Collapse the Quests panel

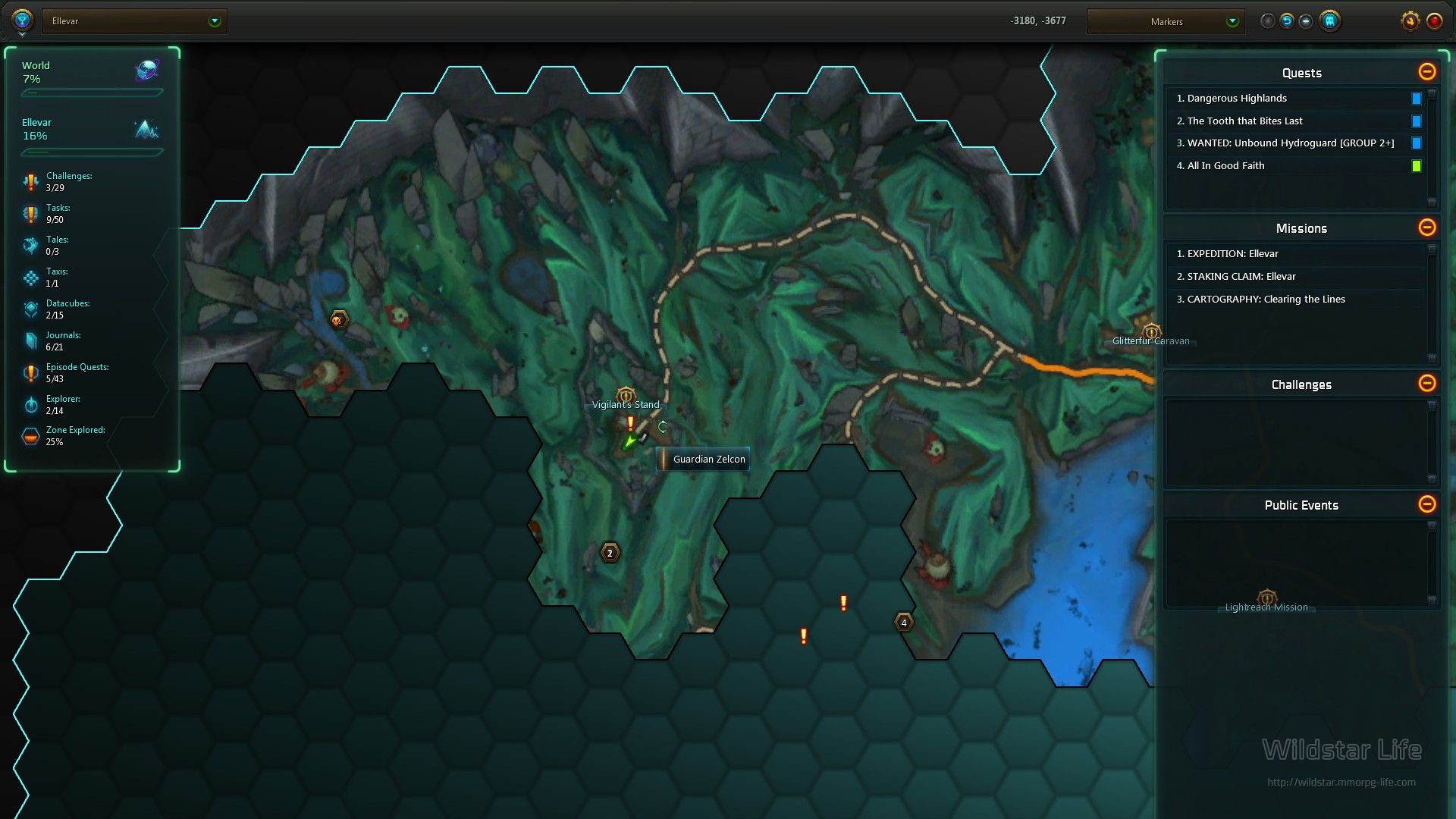(1426, 72)
